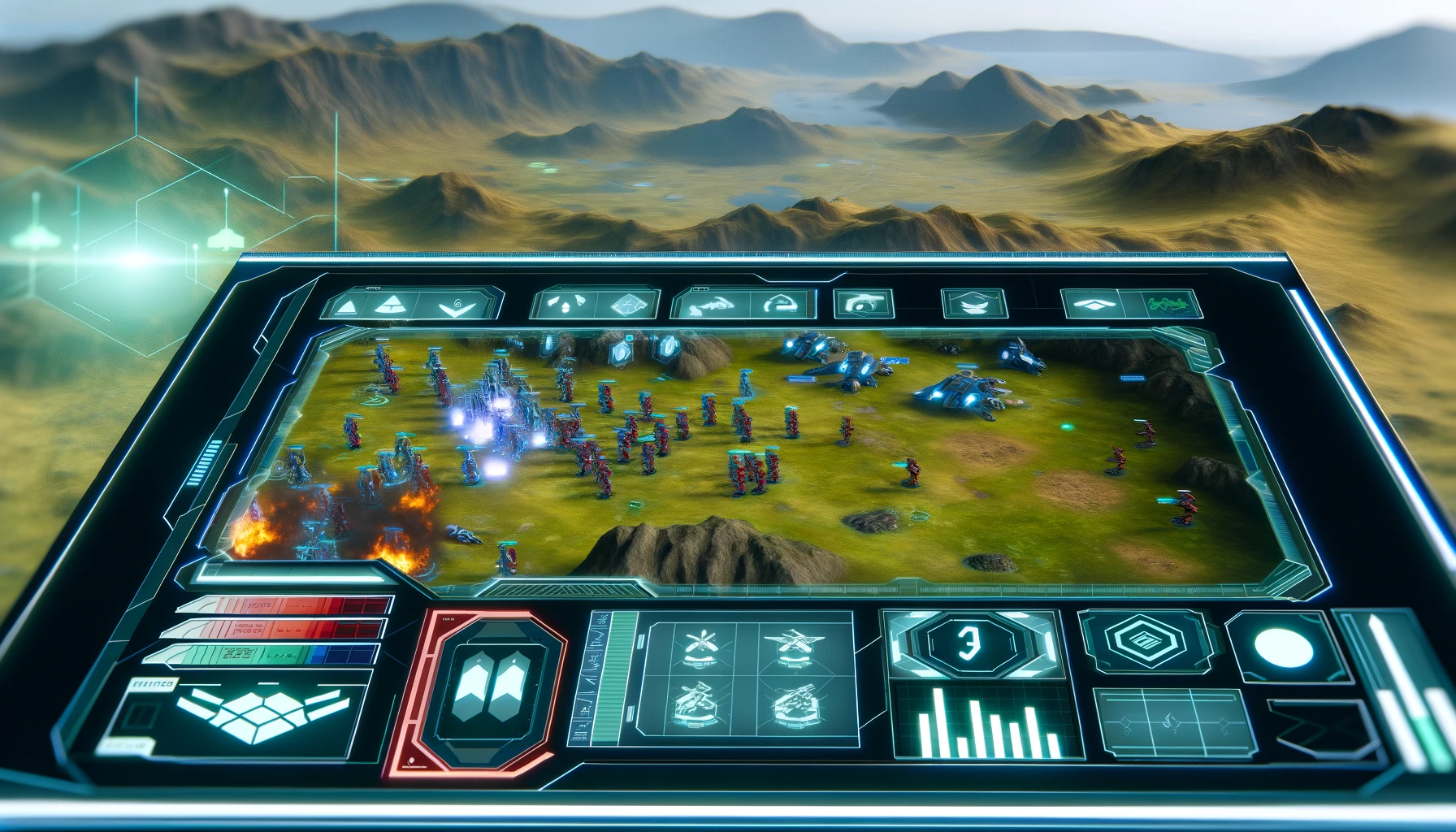This screenshot has height=832, width=1456.
Task: Select the bottom-right structure build slot
Action: pos(795,704)
